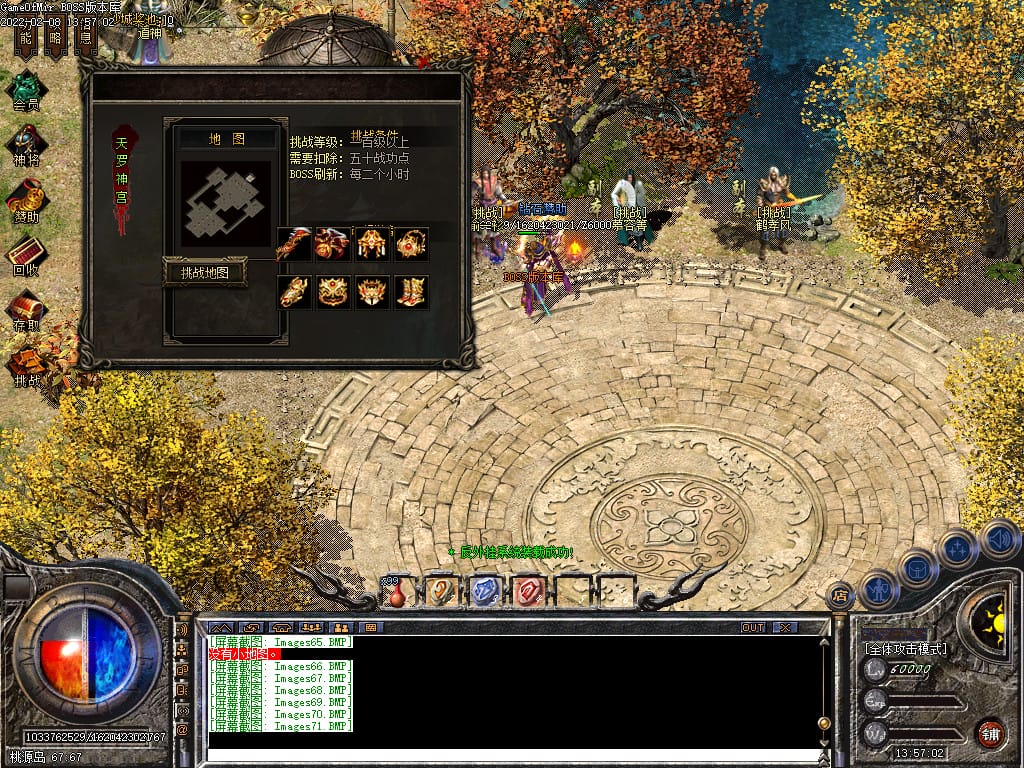Select the 赞助 sponsor gold coins icon
The height and width of the screenshot is (768, 1024).
pyautogui.click(x=26, y=197)
